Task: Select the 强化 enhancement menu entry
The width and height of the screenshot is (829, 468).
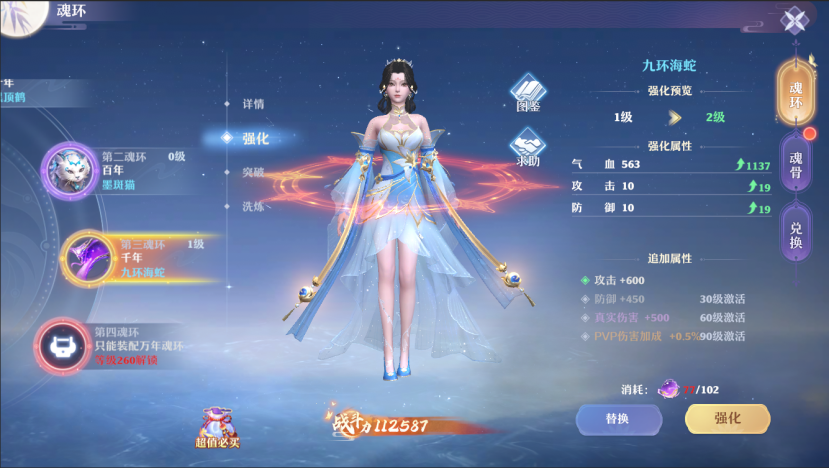Action: 254,138
